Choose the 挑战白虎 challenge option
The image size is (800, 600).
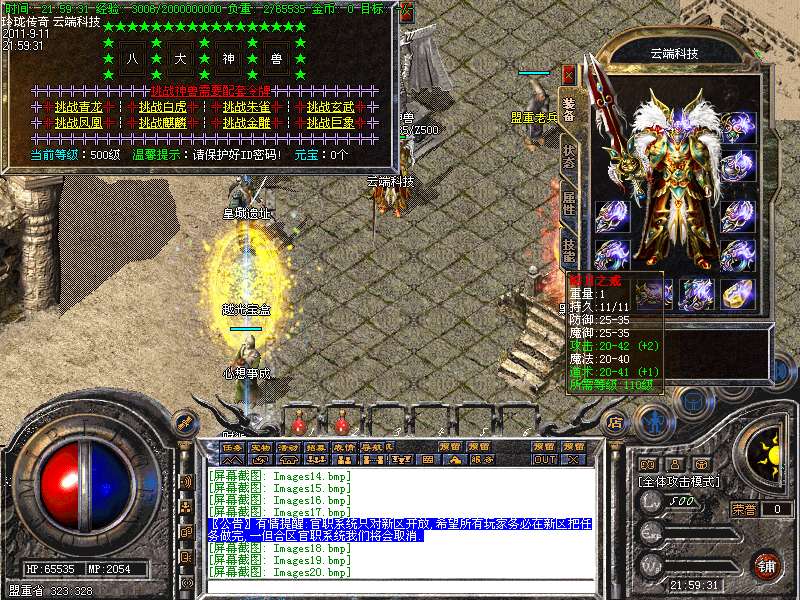pos(162,107)
